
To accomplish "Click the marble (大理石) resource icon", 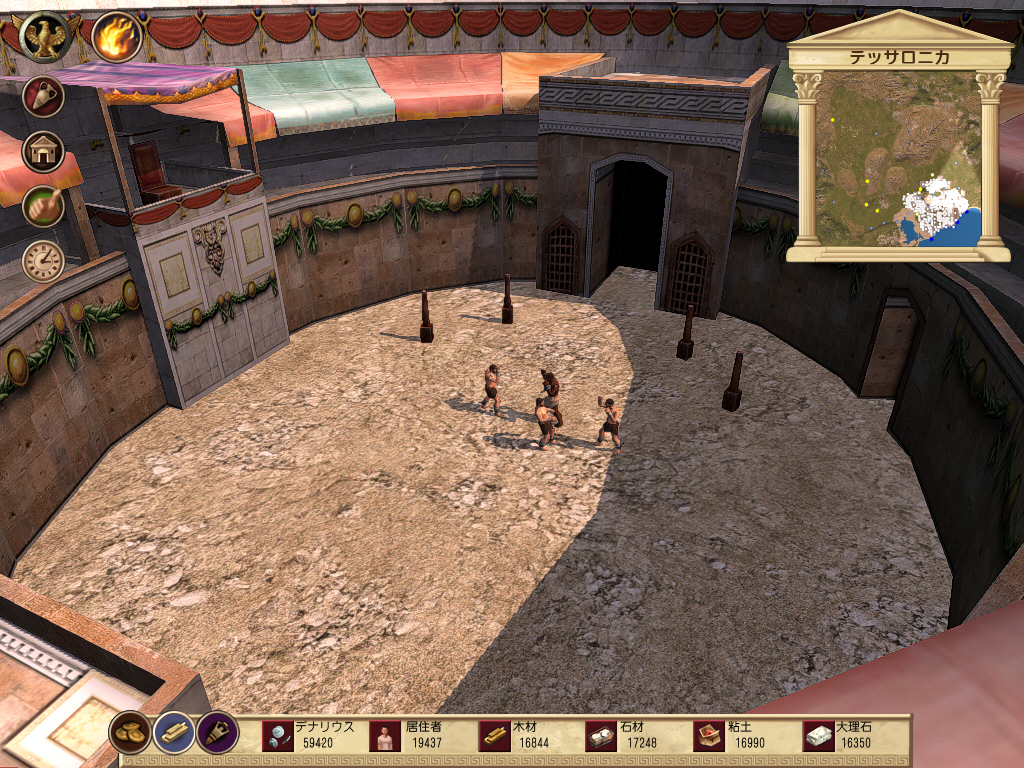I will tap(819, 737).
